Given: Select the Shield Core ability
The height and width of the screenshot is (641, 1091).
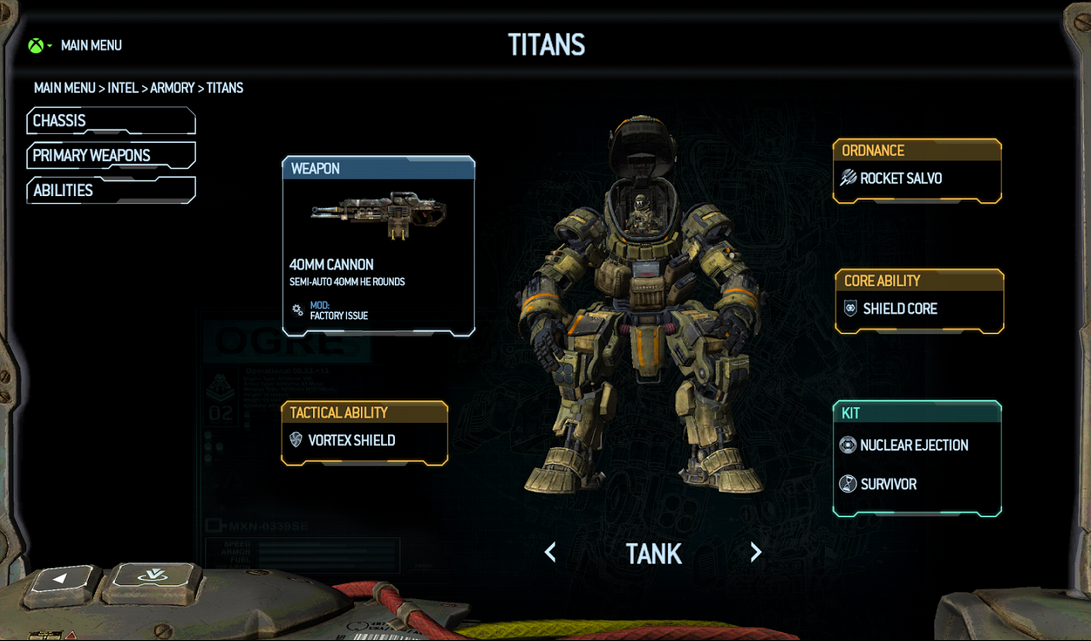Looking at the screenshot, I should tap(918, 309).
